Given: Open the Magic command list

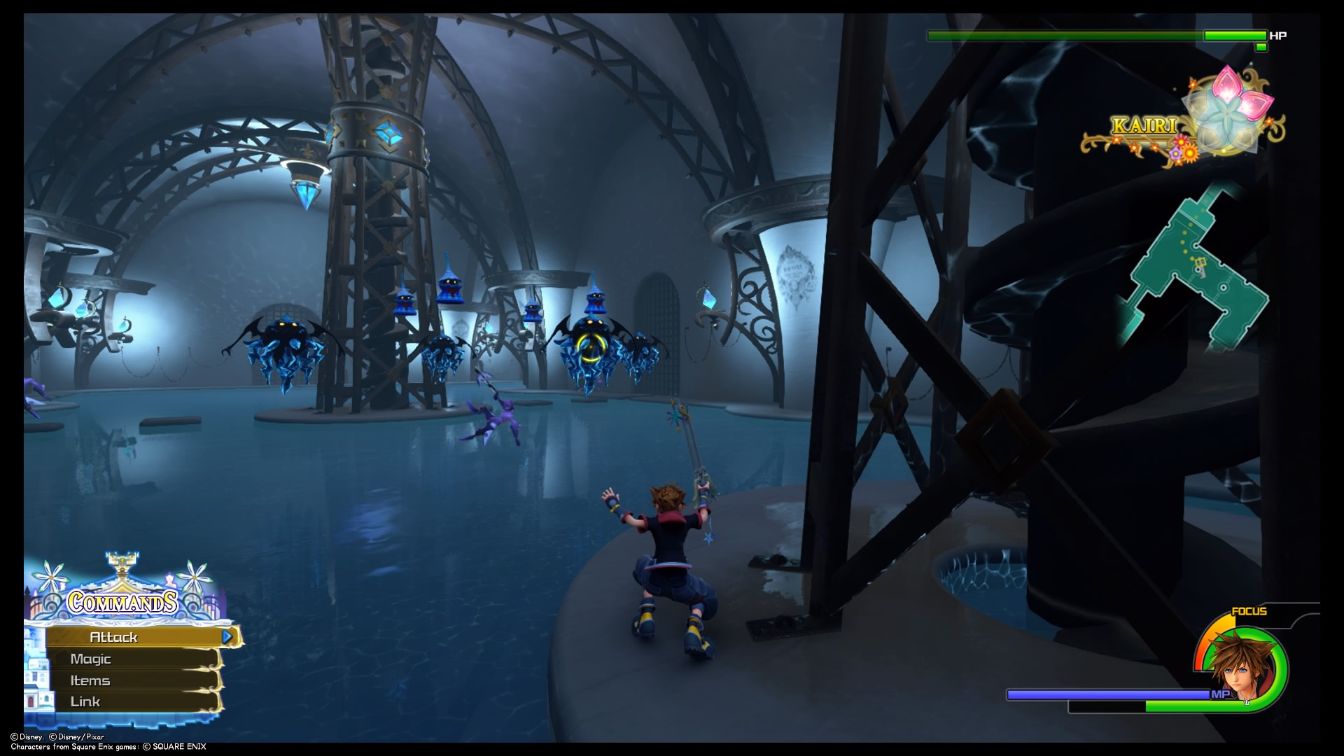Looking at the screenshot, I should tap(90, 658).
